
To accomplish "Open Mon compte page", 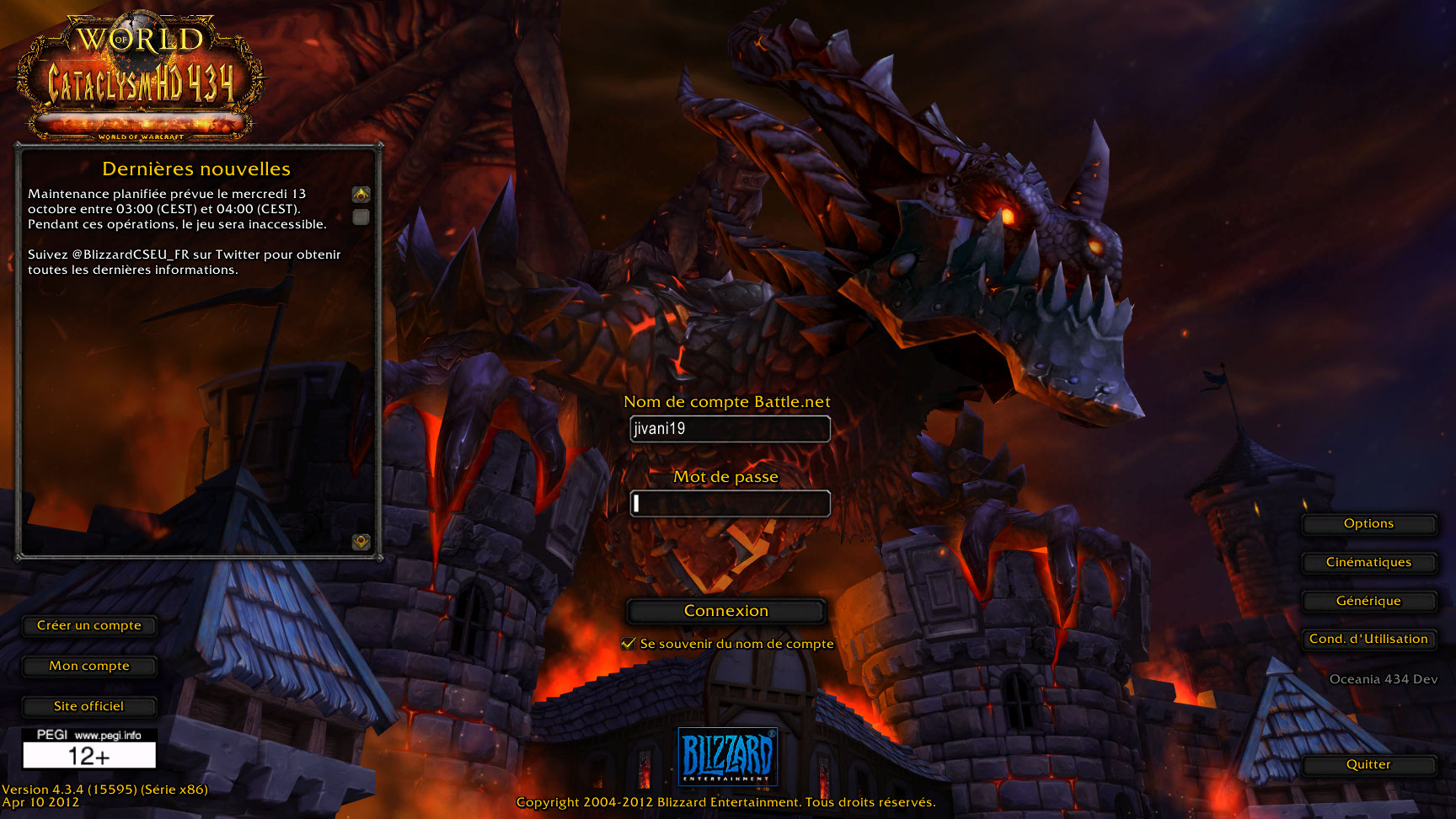I will pos(89,666).
